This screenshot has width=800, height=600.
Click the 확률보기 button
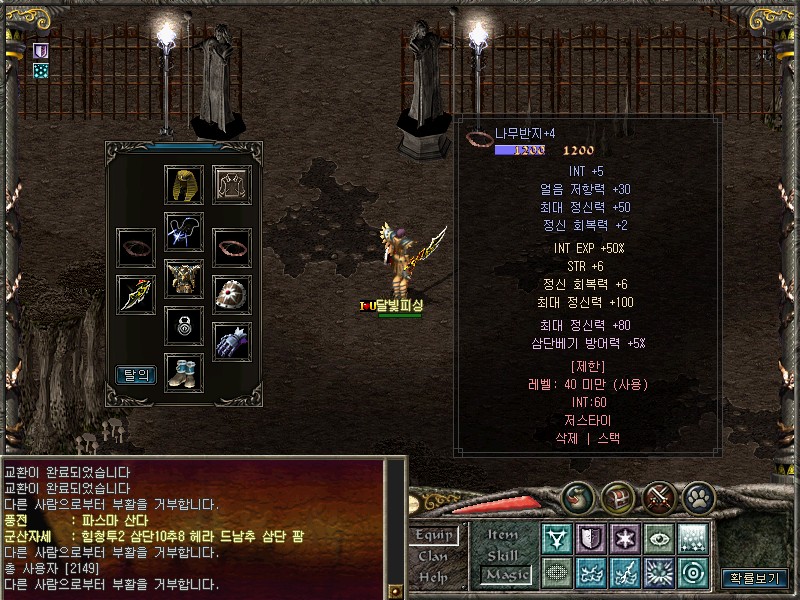pyautogui.click(x=754, y=577)
